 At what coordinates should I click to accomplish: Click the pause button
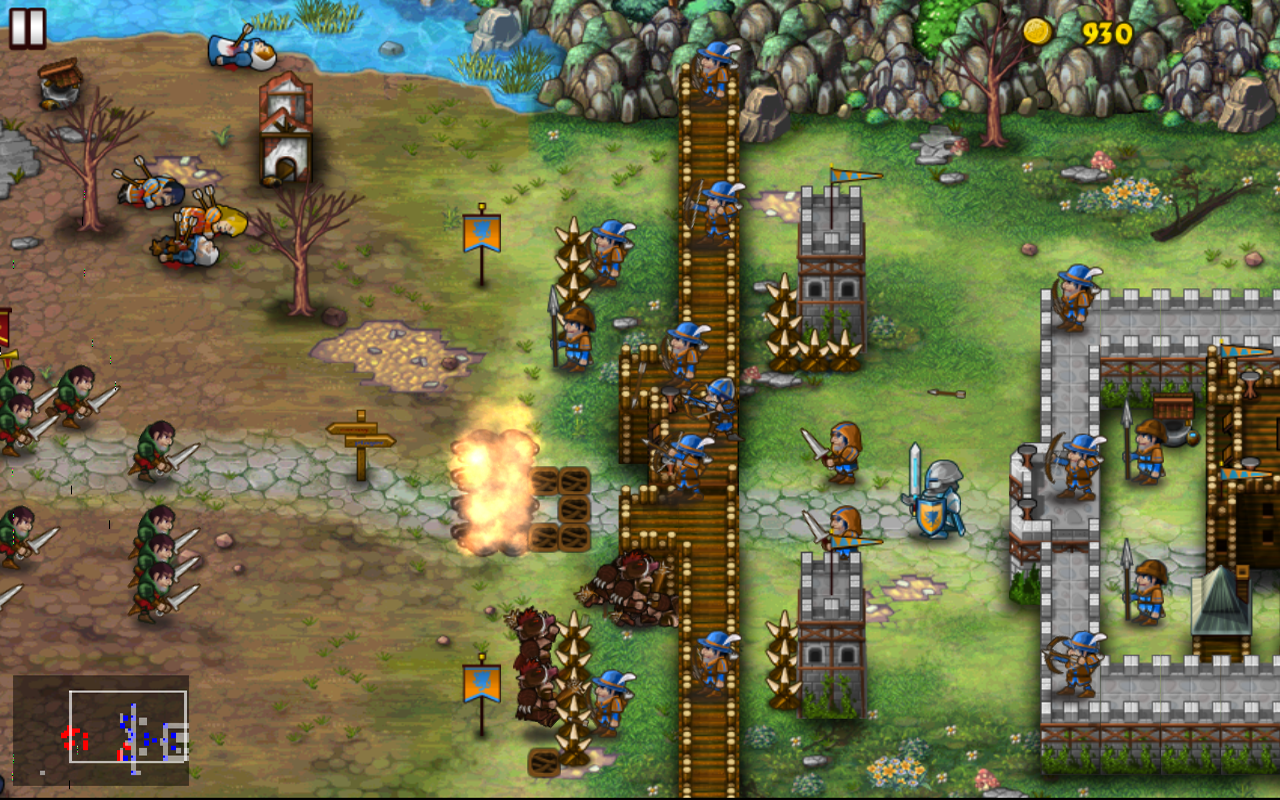coord(27,28)
